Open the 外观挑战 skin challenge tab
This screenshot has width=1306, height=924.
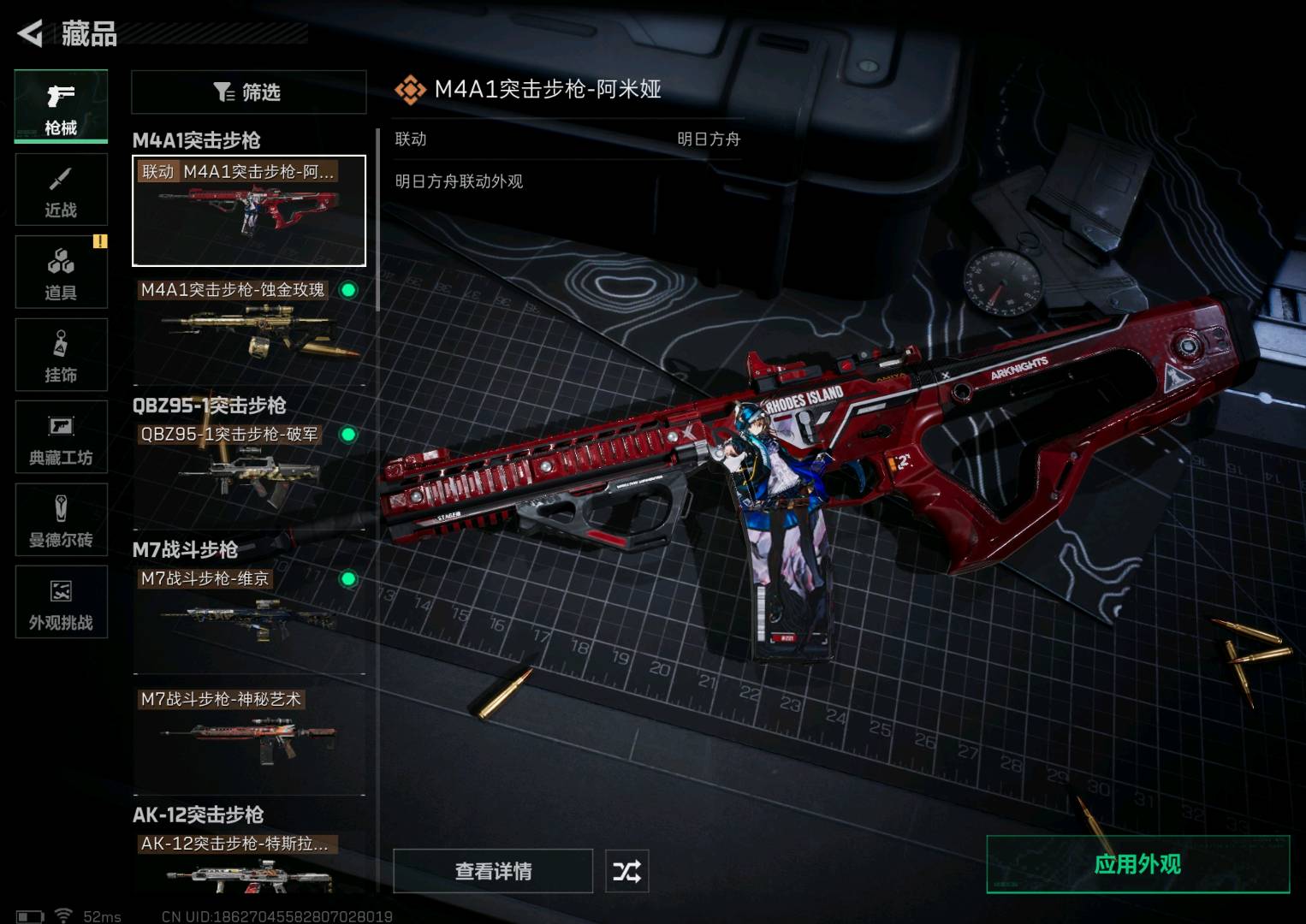click(61, 601)
